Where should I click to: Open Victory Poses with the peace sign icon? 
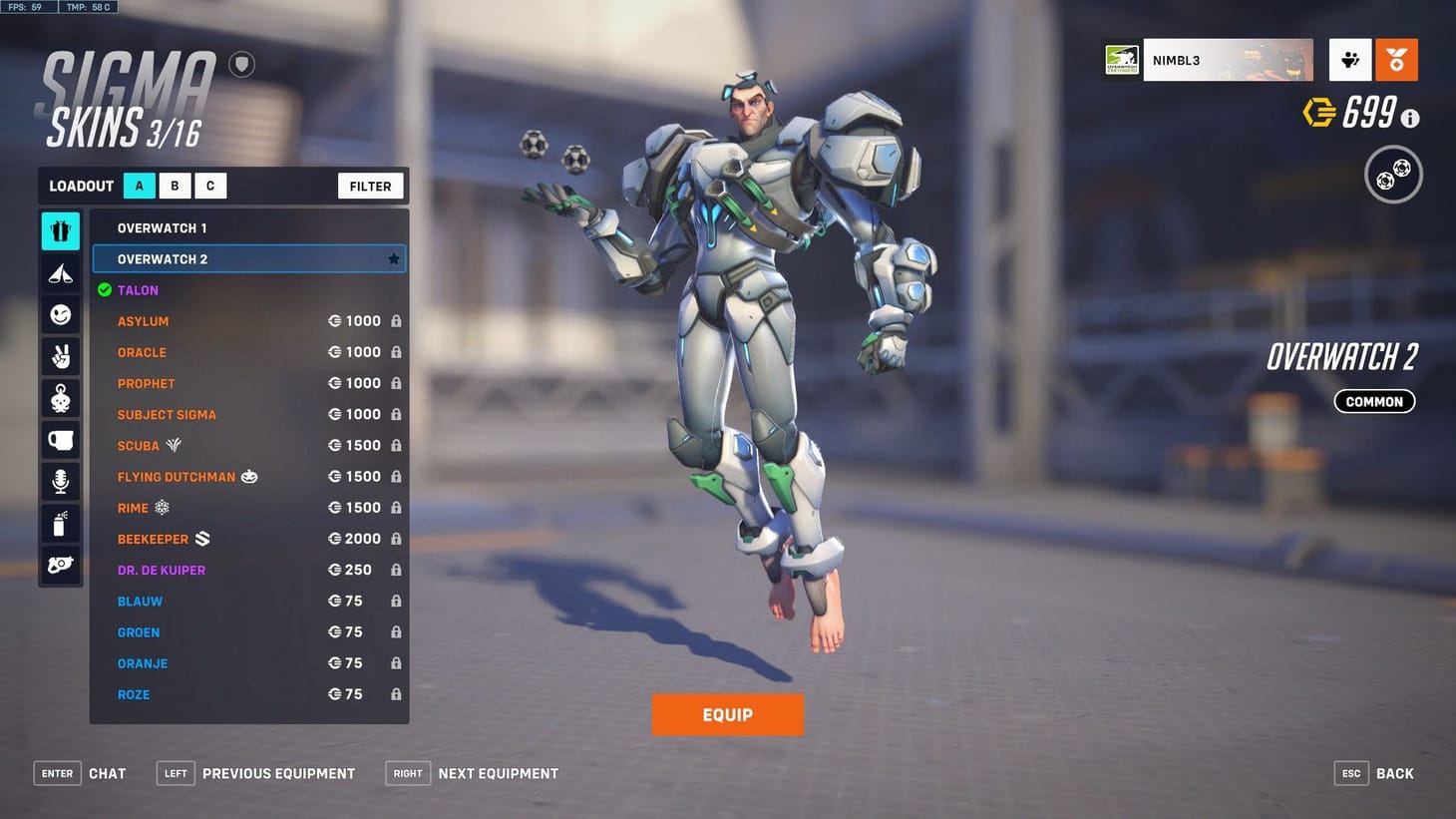coord(60,356)
